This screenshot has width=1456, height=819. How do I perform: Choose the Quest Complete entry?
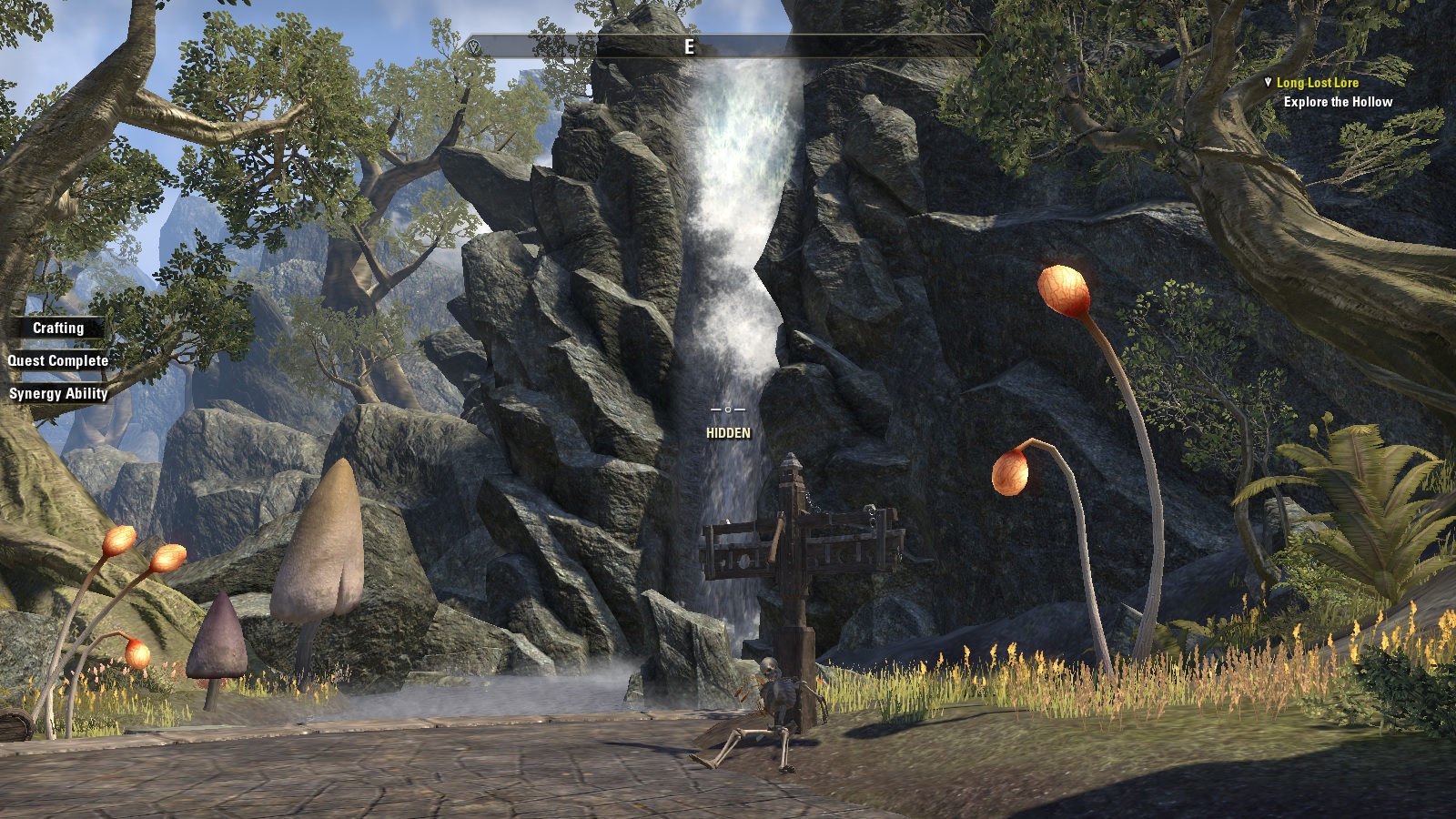pos(58,360)
